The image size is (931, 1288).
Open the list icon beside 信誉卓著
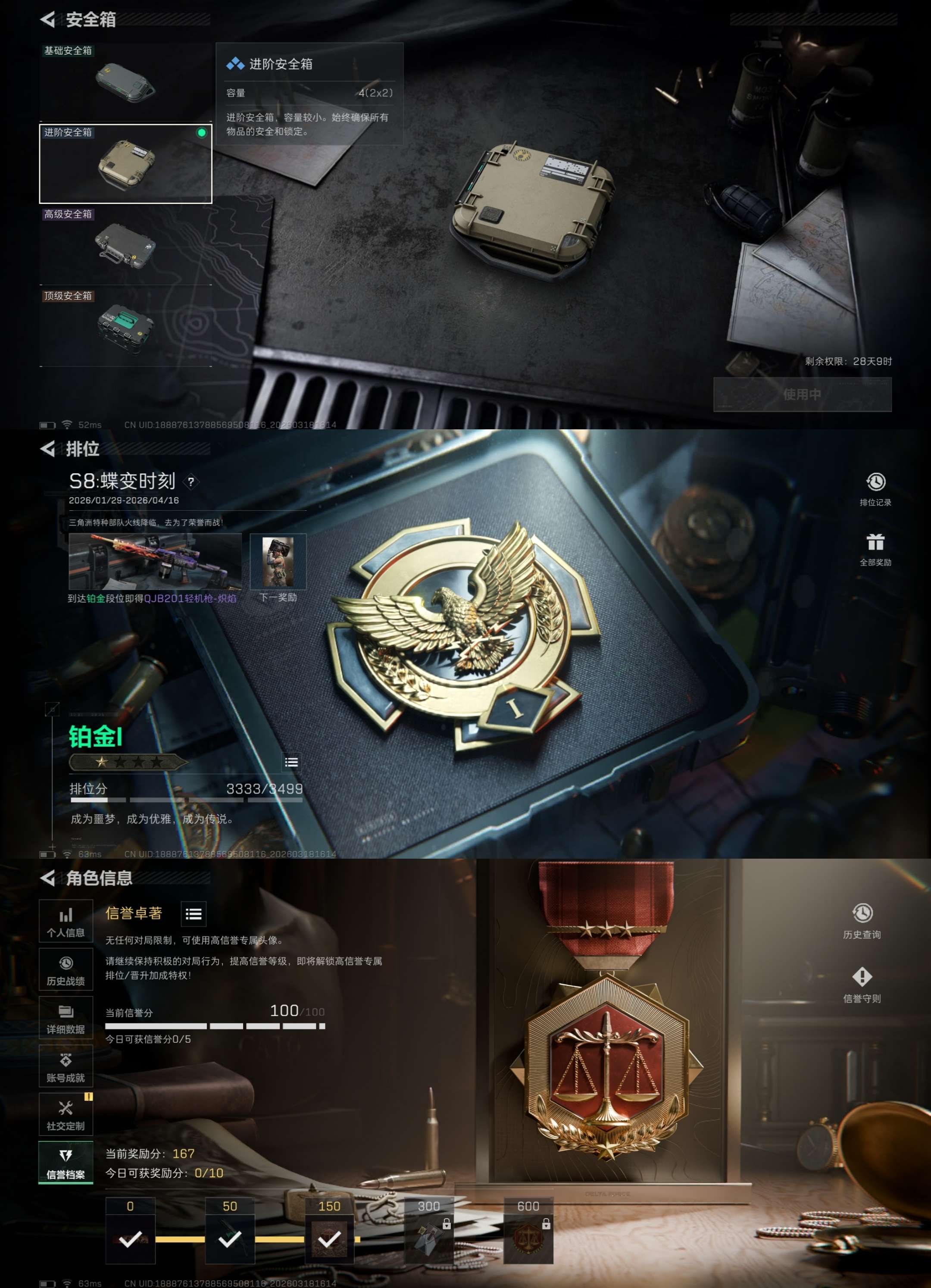pyautogui.click(x=194, y=914)
